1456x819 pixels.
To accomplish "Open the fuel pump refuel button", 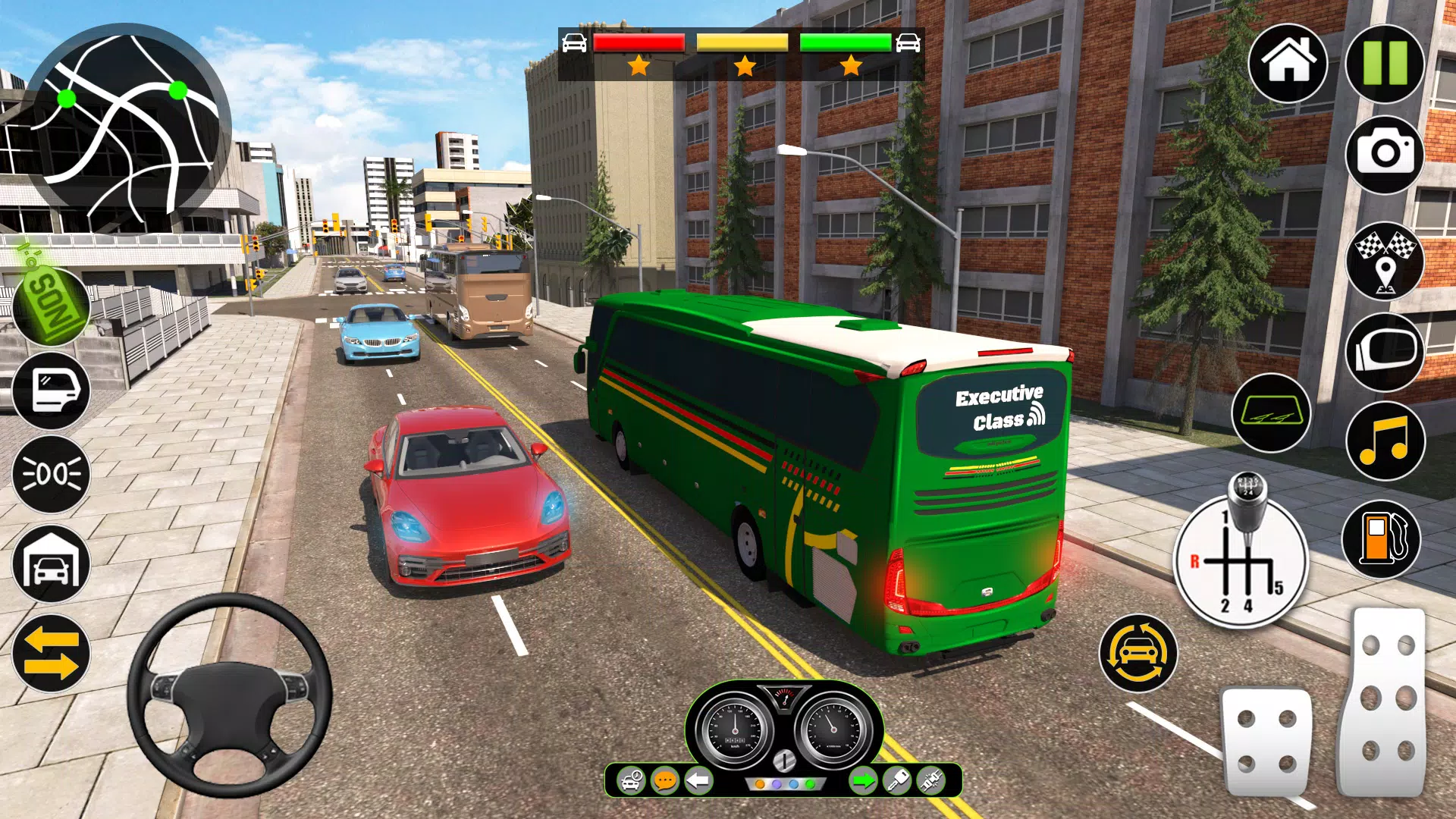I will point(1381,539).
